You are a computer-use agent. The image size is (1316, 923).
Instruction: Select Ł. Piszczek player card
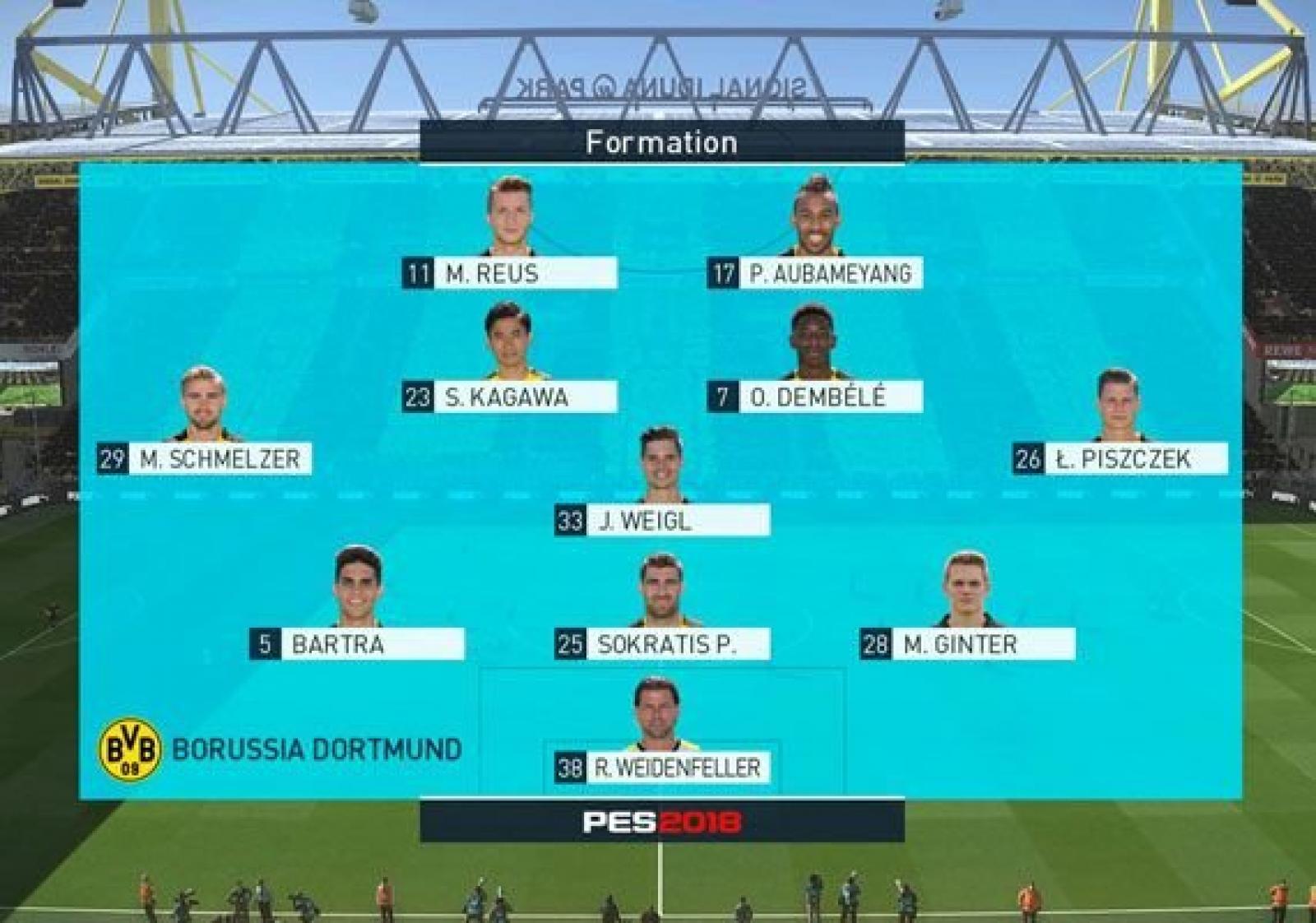click(x=1120, y=459)
